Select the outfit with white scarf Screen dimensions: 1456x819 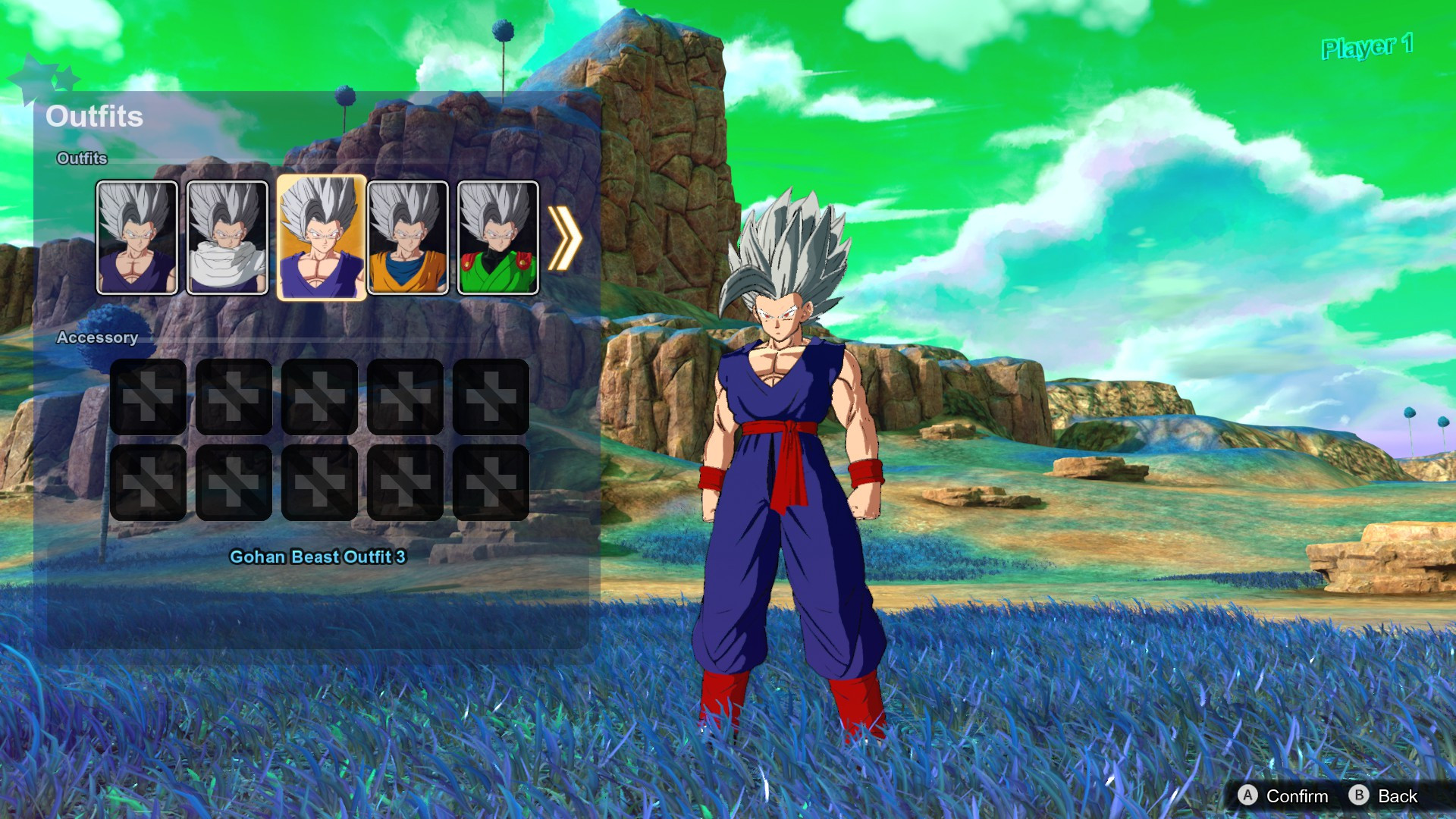click(224, 237)
